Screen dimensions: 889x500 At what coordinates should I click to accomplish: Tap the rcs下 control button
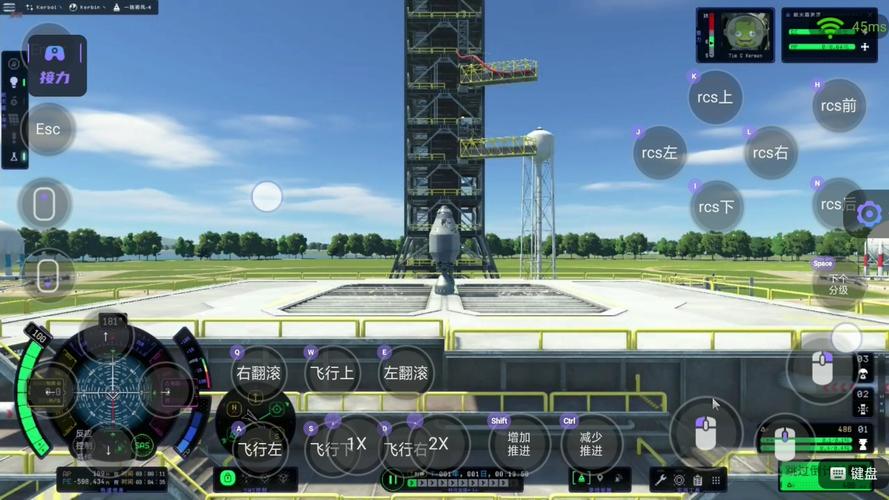click(x=716, y=207)
